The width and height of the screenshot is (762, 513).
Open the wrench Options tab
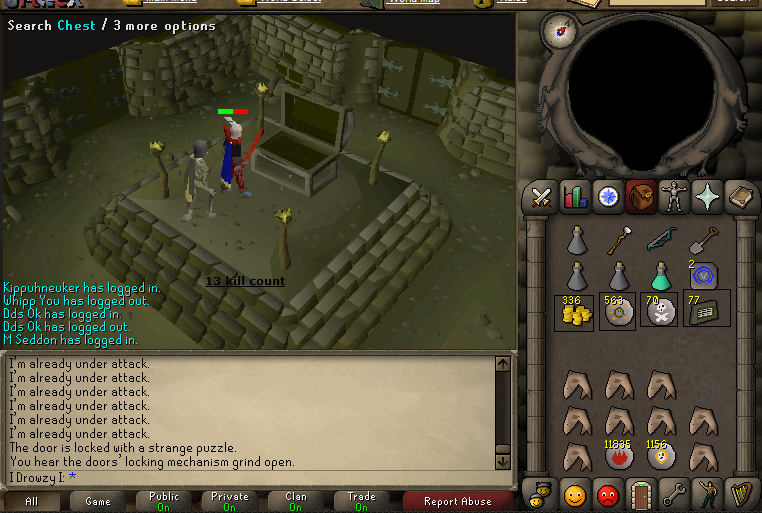tap(674, 494)
